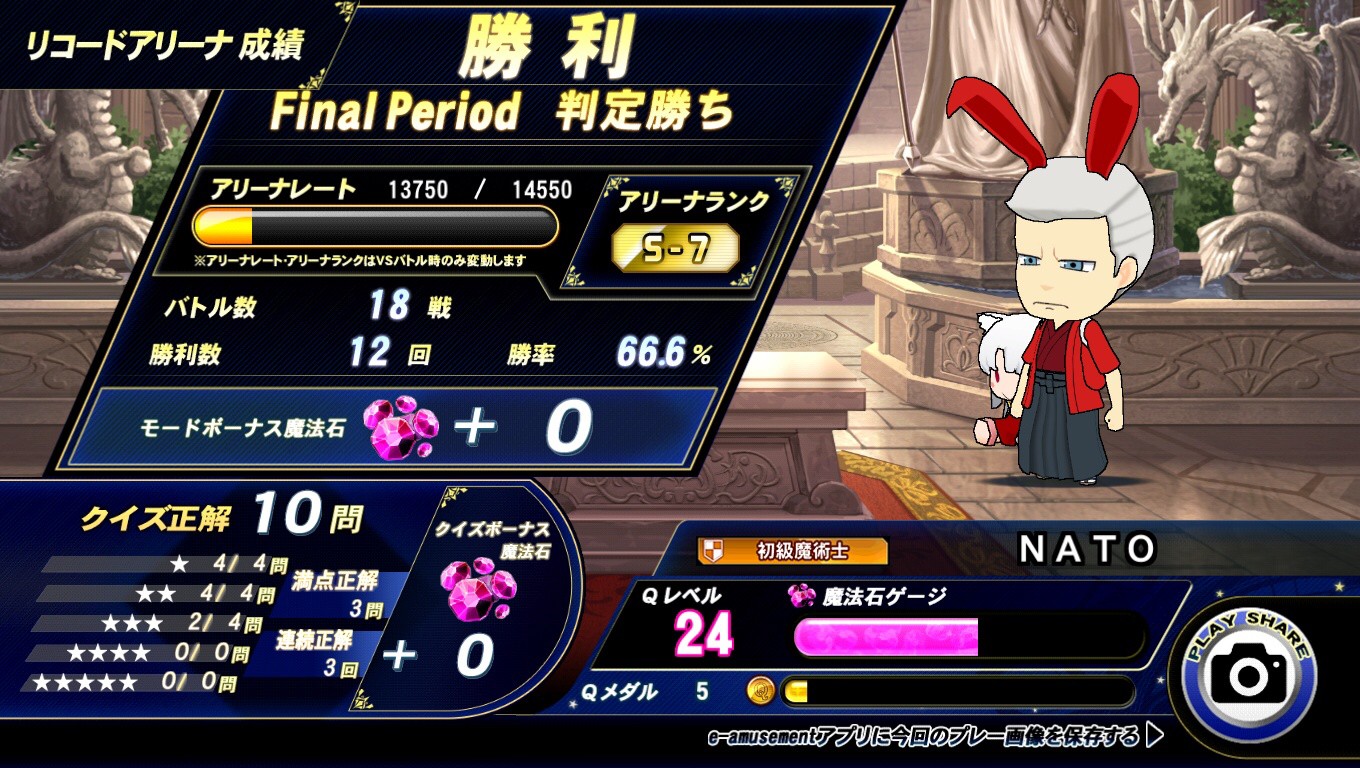
Task: Save play image via e-amusement app link
Action: 934,737
